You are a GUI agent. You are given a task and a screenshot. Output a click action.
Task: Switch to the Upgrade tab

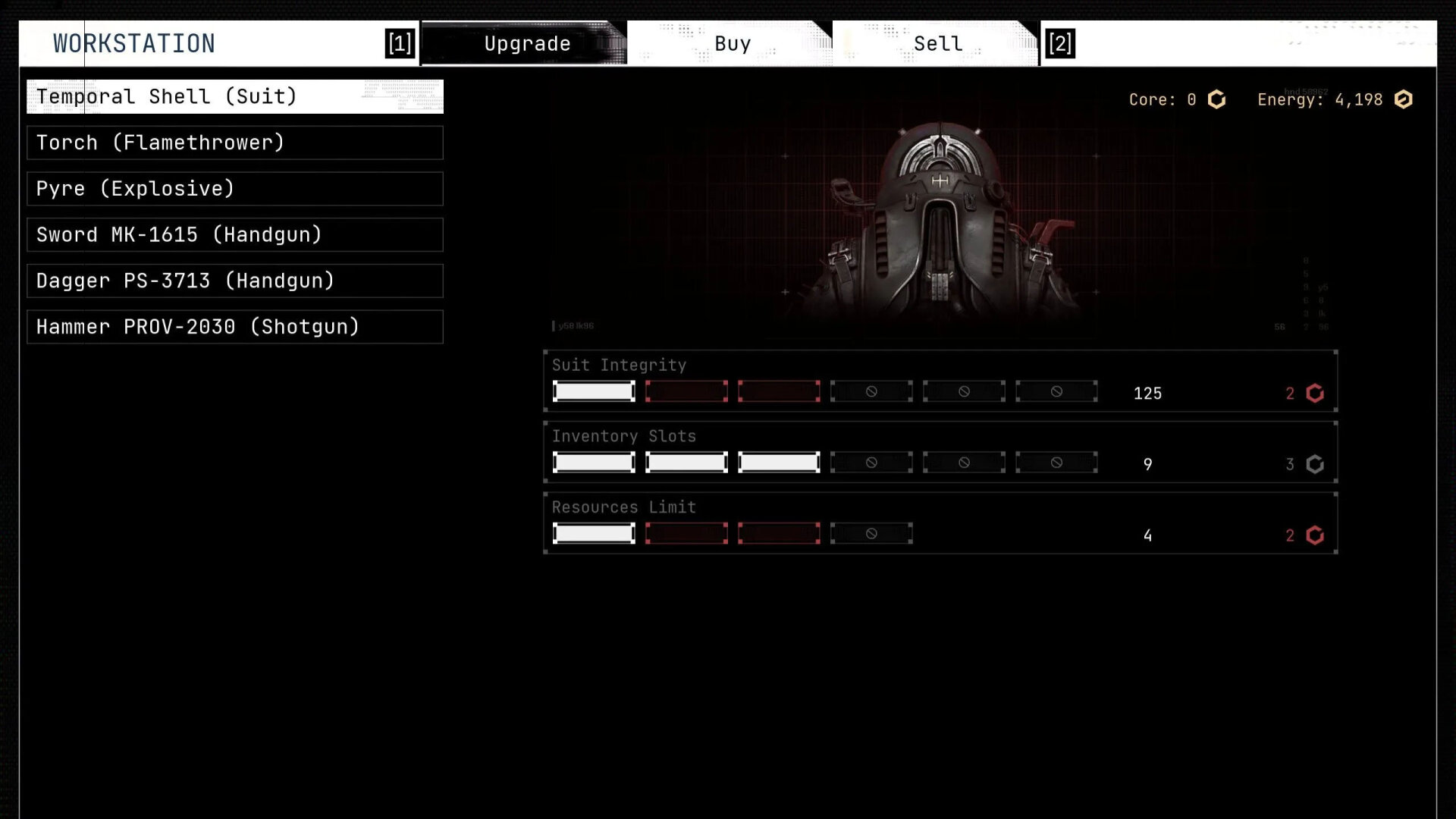tap(526, 44)
